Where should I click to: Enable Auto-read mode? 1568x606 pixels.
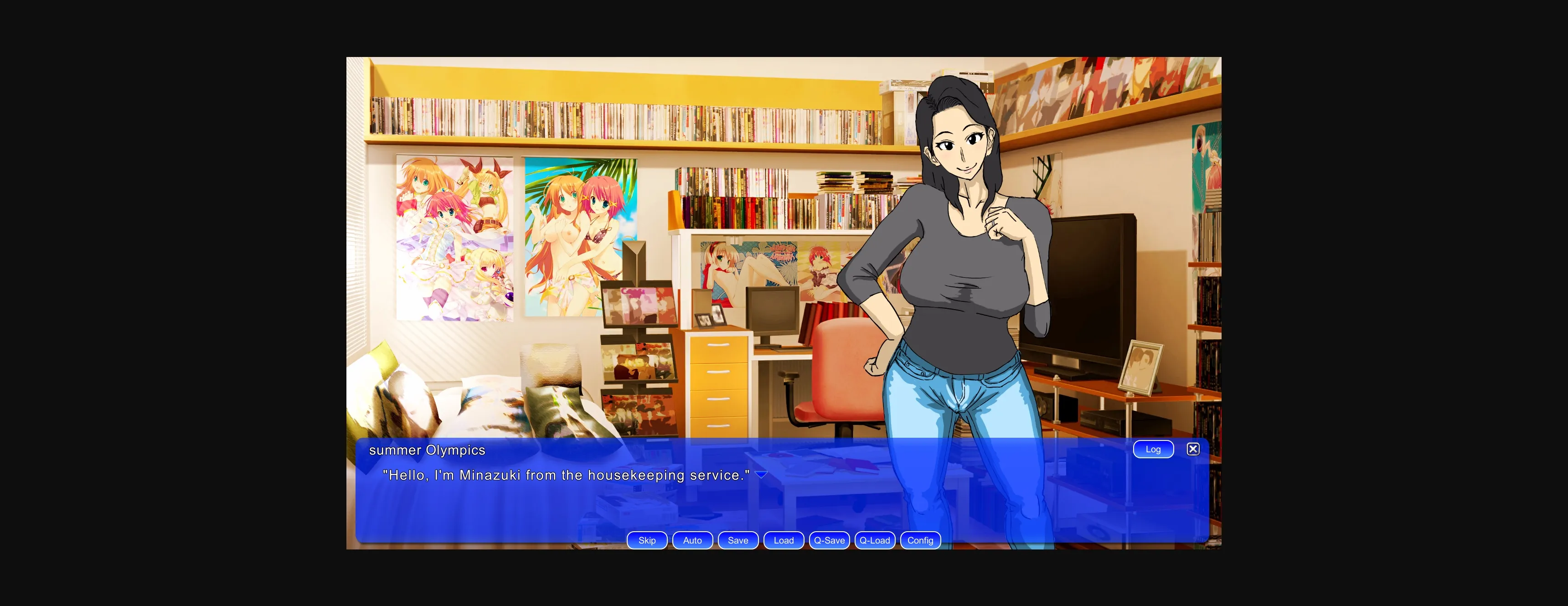point(692,540)
